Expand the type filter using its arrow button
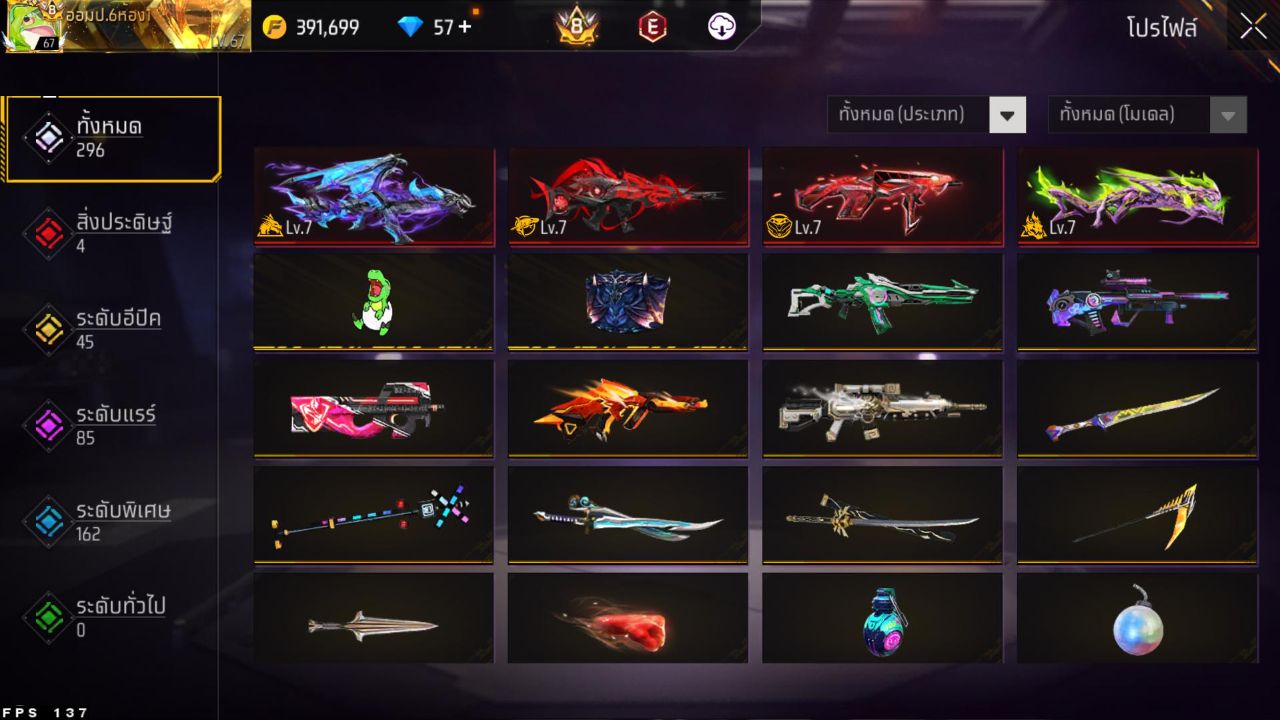 click(x=1008, y=114)
